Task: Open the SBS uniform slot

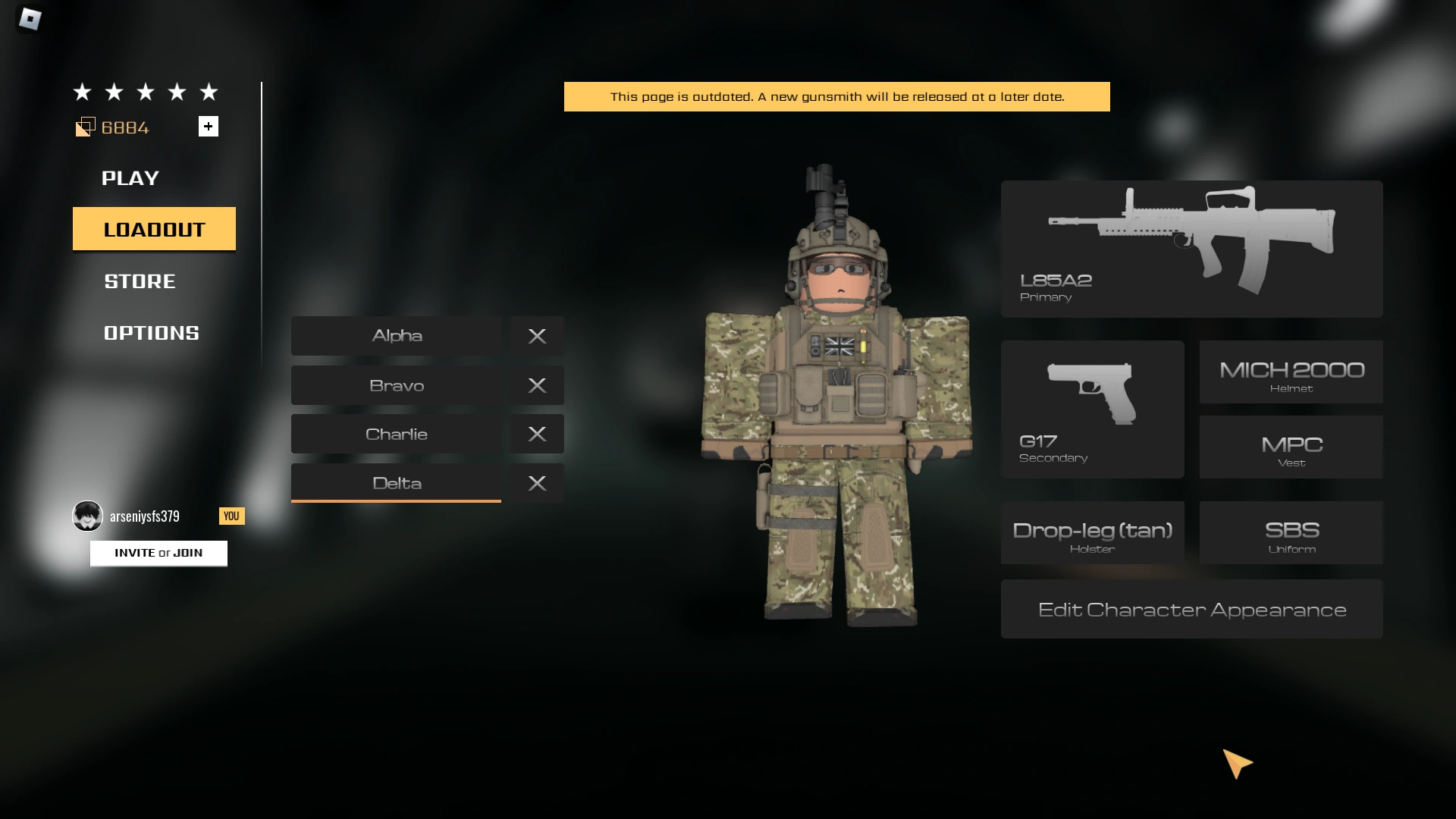Action: tap(1290, 532)
